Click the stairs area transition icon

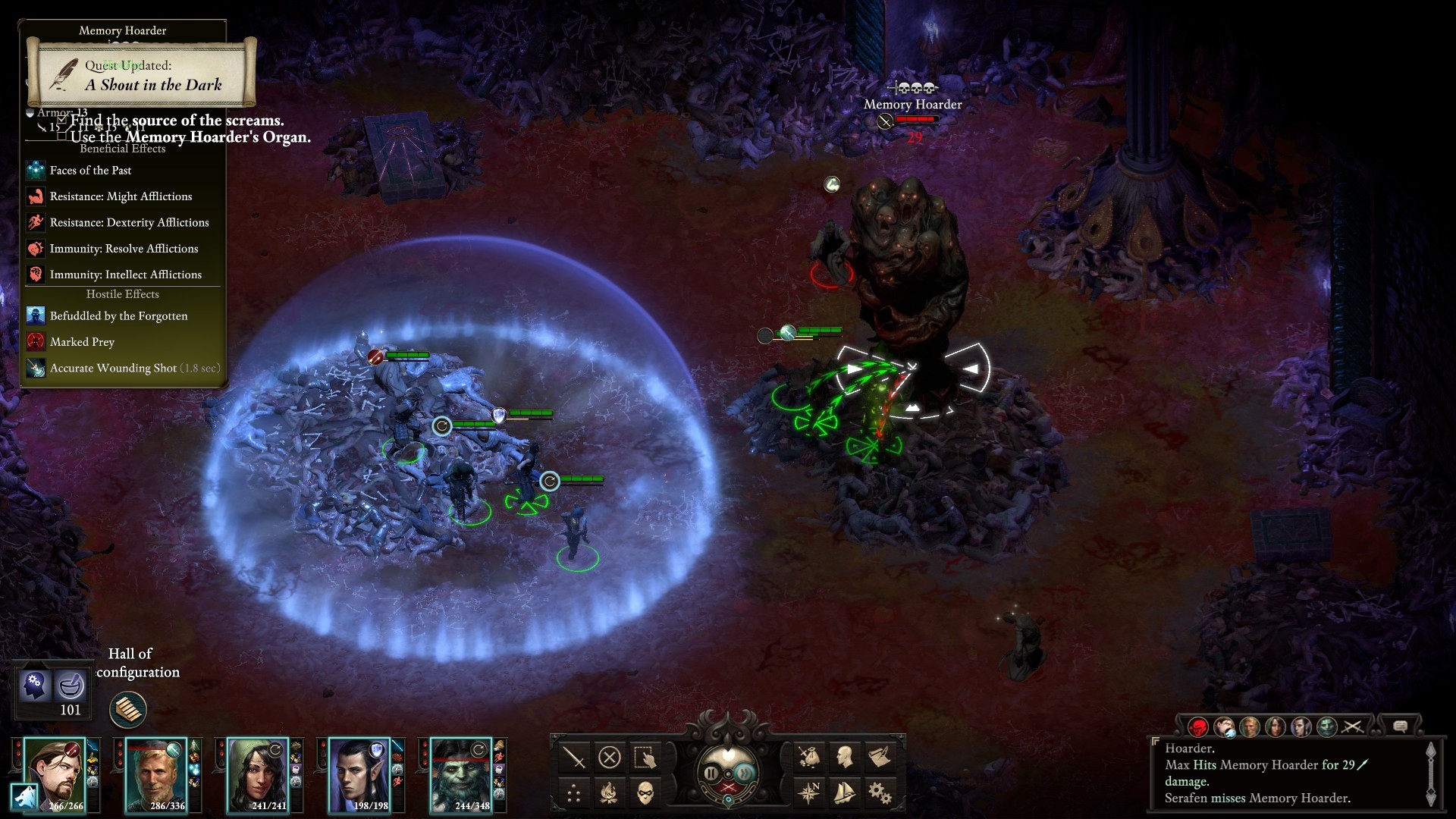click(127, 710)
